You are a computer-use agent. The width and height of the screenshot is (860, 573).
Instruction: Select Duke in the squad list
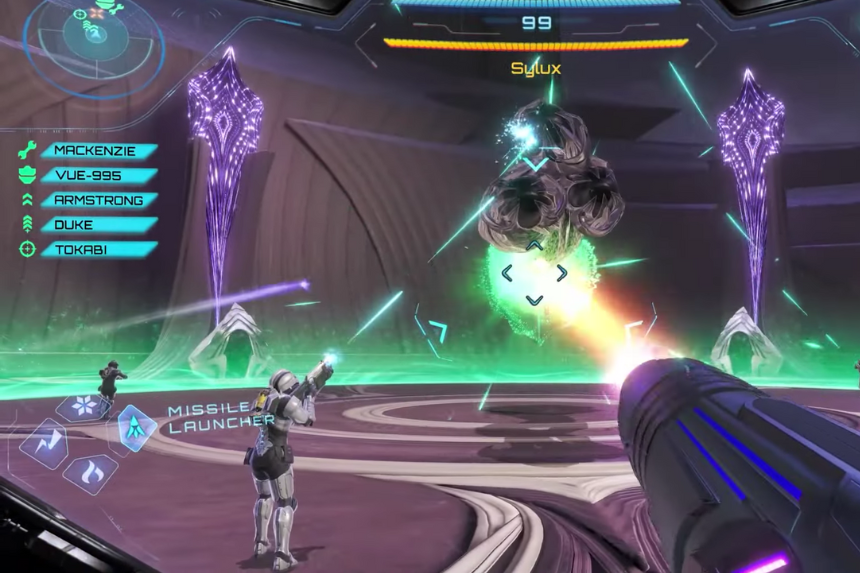click(x=98, y=225)
